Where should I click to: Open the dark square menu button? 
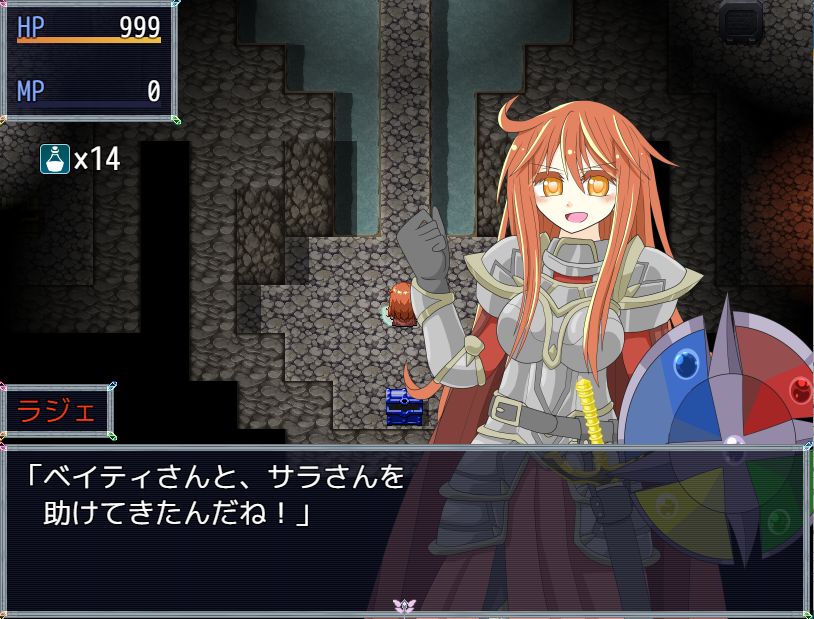[740, 20]
